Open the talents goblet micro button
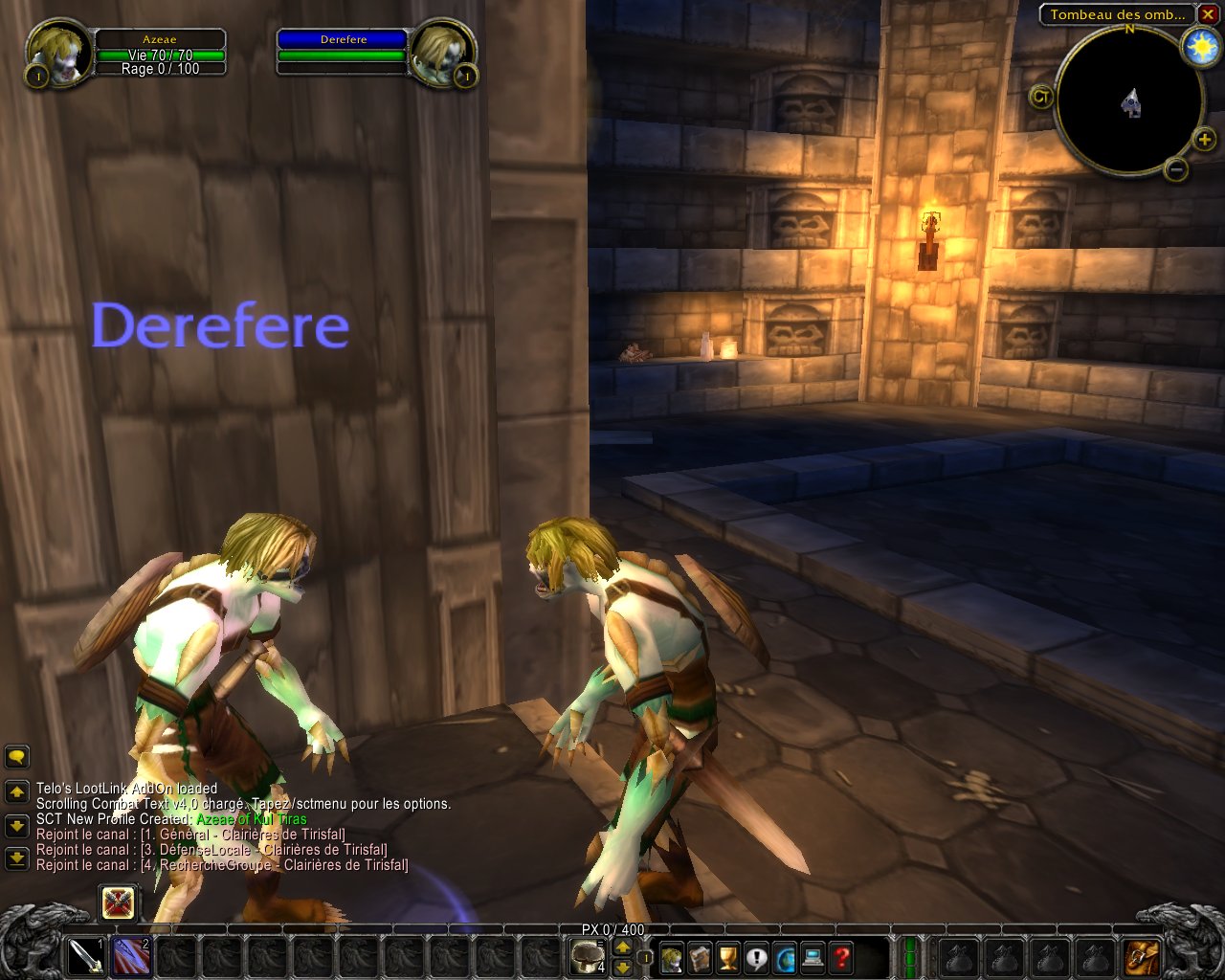Screen dimensions: 1225x980 [x=729, y=956]
